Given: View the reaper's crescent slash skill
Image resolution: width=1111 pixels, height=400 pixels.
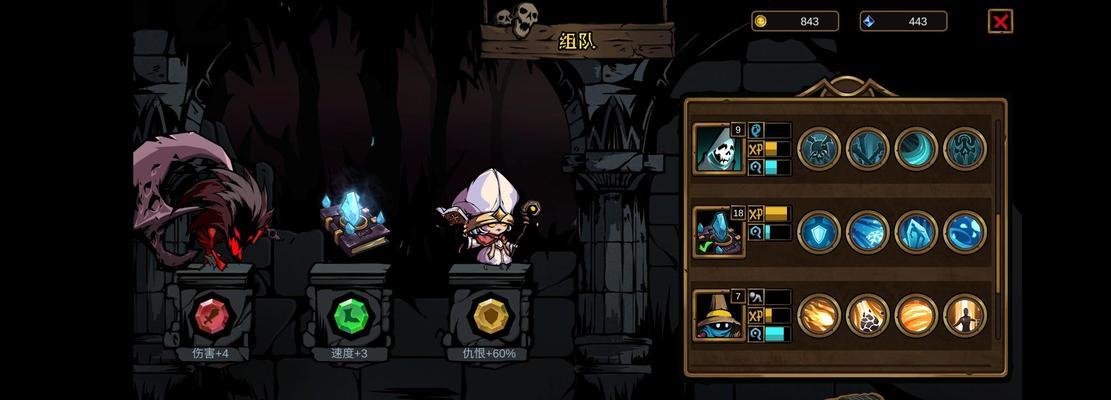Looking at the screenshot, I should click(916, 149).
